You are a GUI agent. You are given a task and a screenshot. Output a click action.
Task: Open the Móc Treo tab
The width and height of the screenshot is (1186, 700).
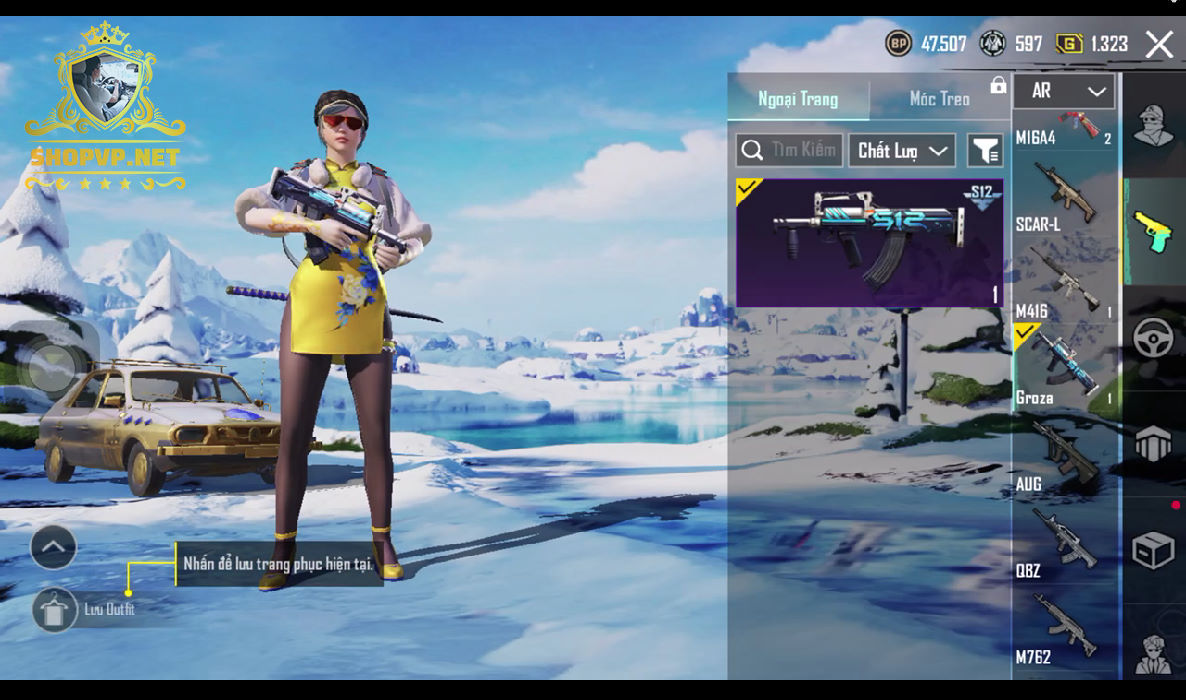click(939, 99)
